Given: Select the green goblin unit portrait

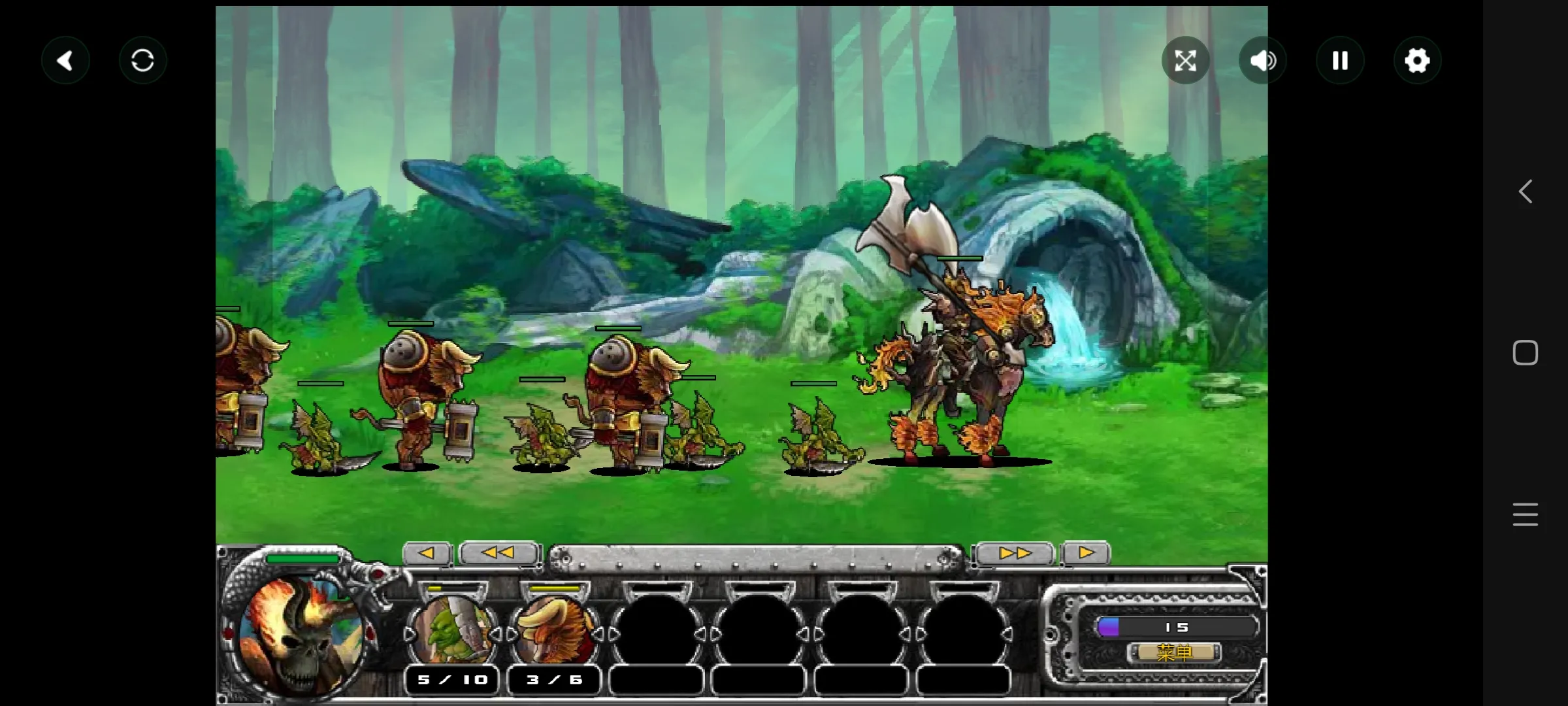Looking at the screenshot, I should coord(452,632).
